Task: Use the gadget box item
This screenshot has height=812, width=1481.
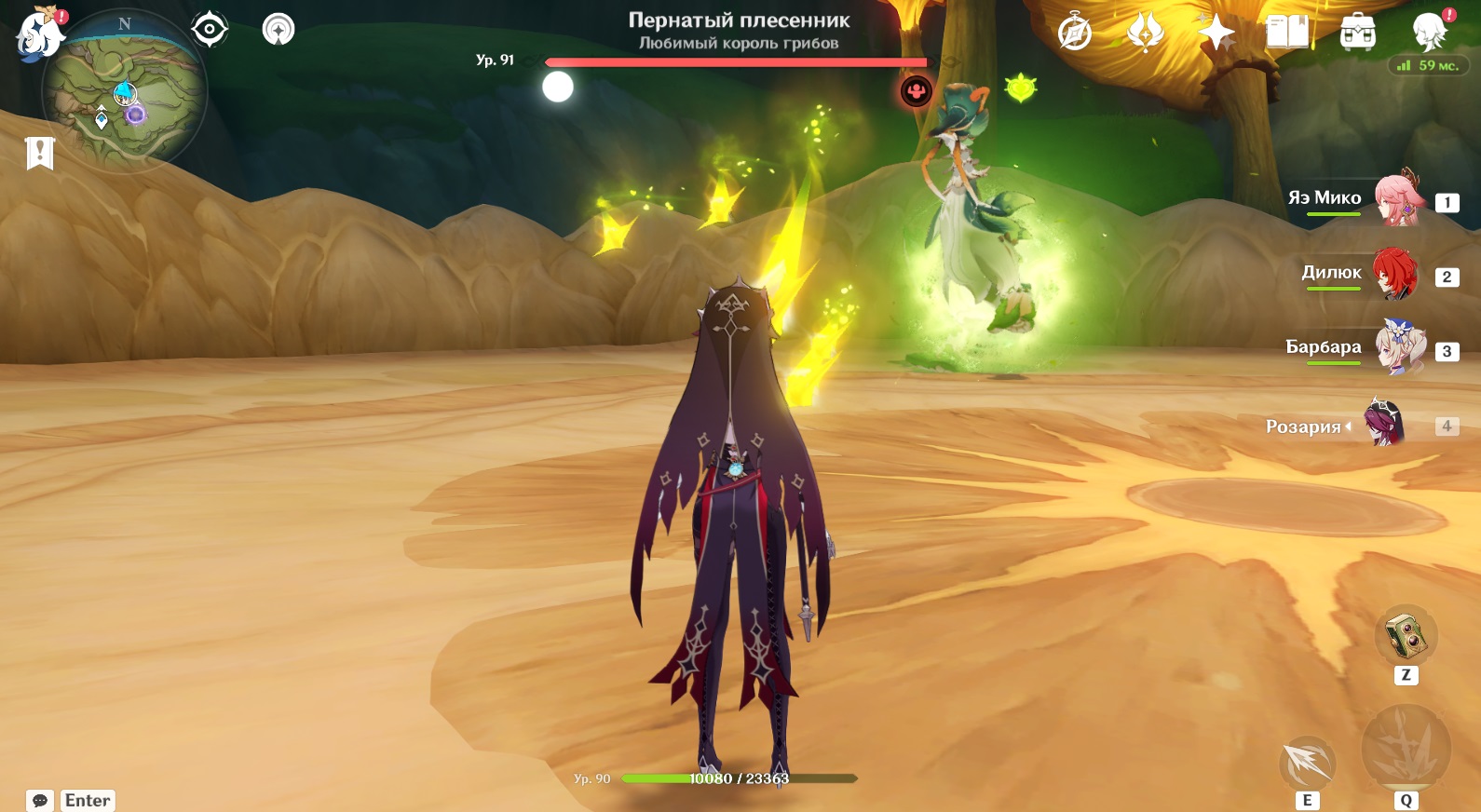Action: tap(1406, 637)
